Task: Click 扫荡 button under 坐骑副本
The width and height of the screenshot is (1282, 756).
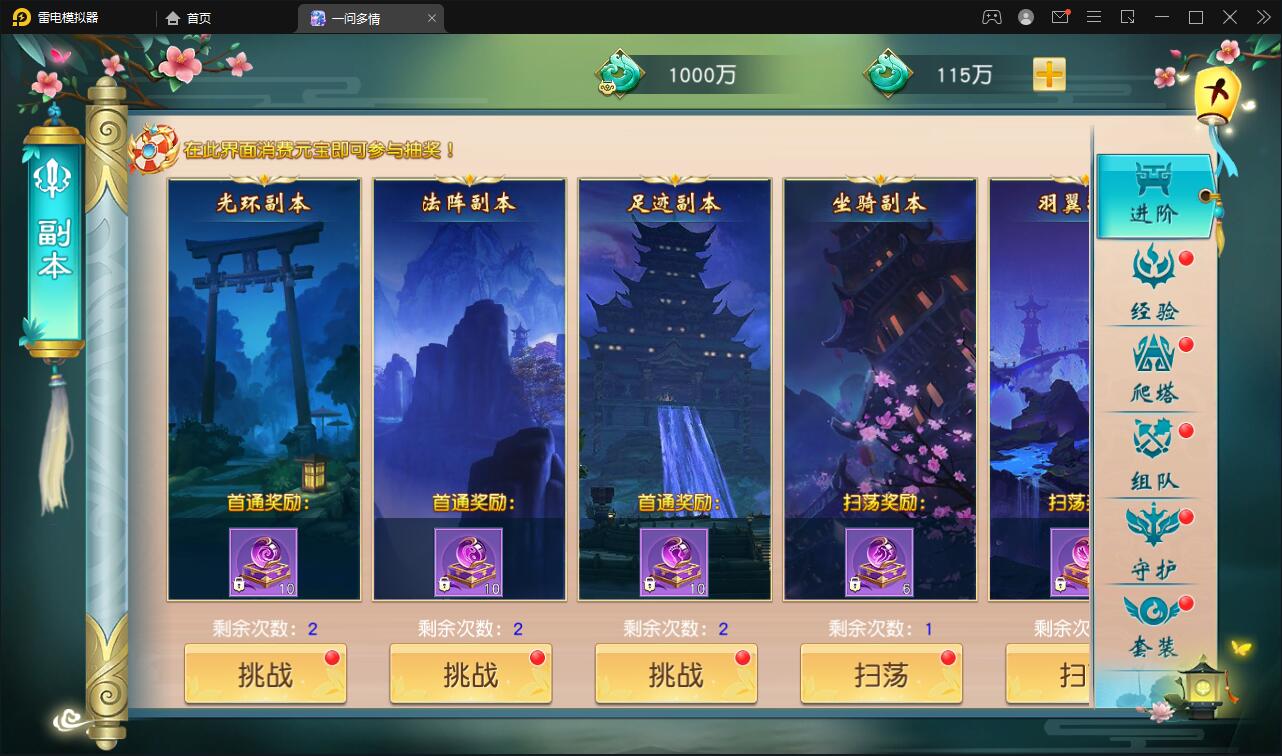Action: (880, 674)
